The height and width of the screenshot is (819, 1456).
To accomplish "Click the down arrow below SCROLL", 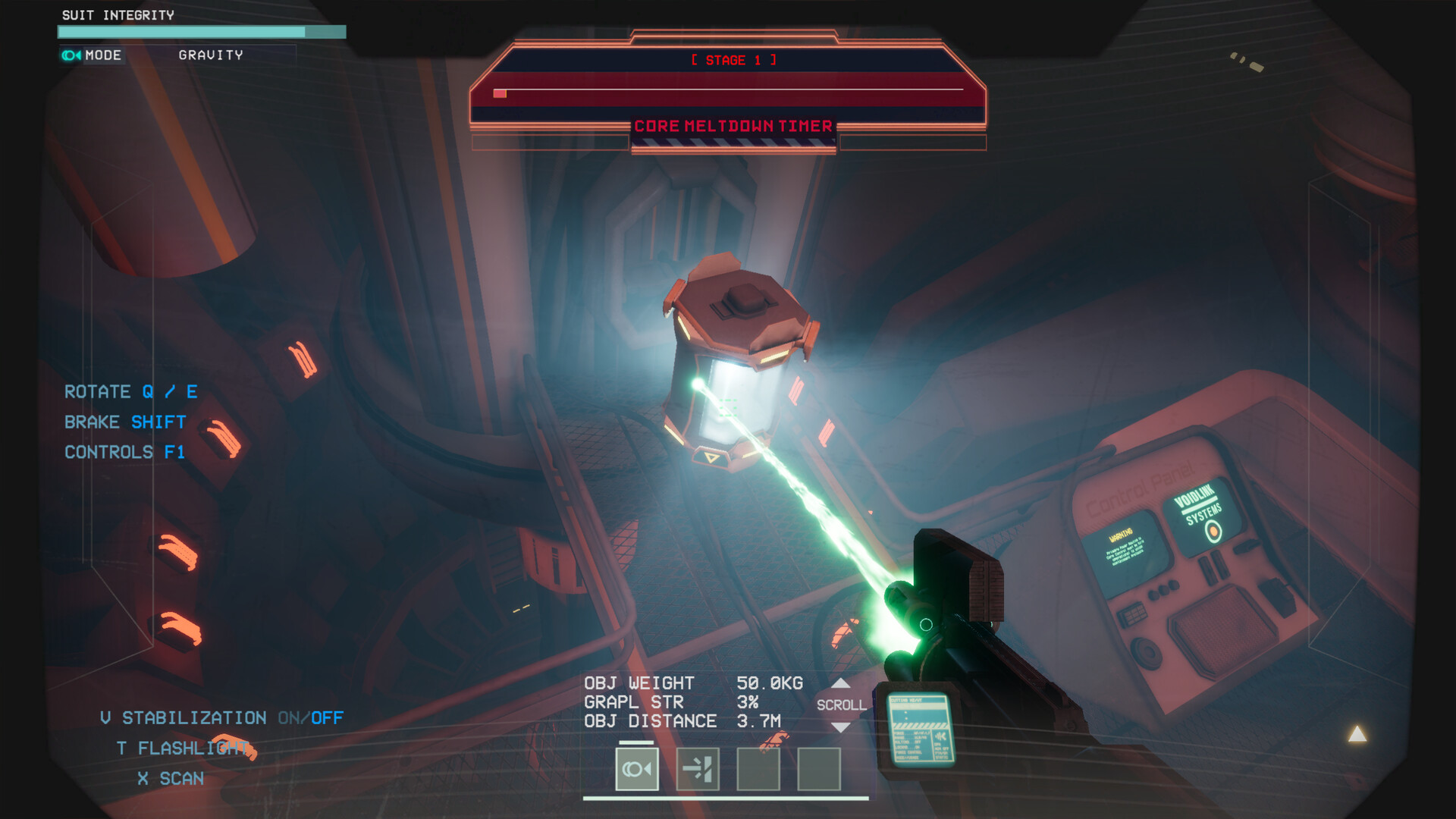I will pyautogui.click(x=840, y=727).
